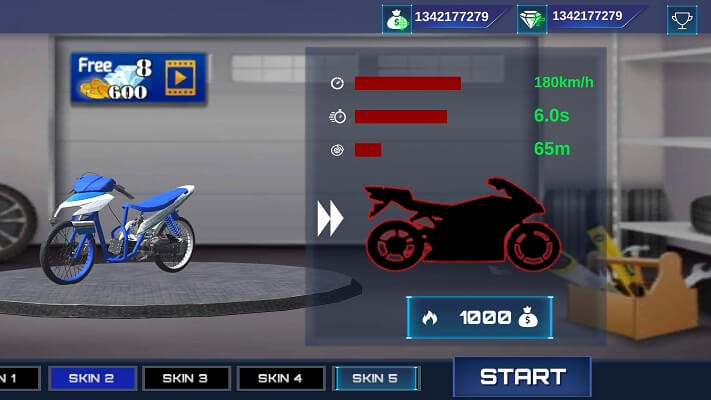Image resolution: width=711 pixels, height=400 pixels.
Task: Switch to SKIN 4
Action: tap(279, 378)
